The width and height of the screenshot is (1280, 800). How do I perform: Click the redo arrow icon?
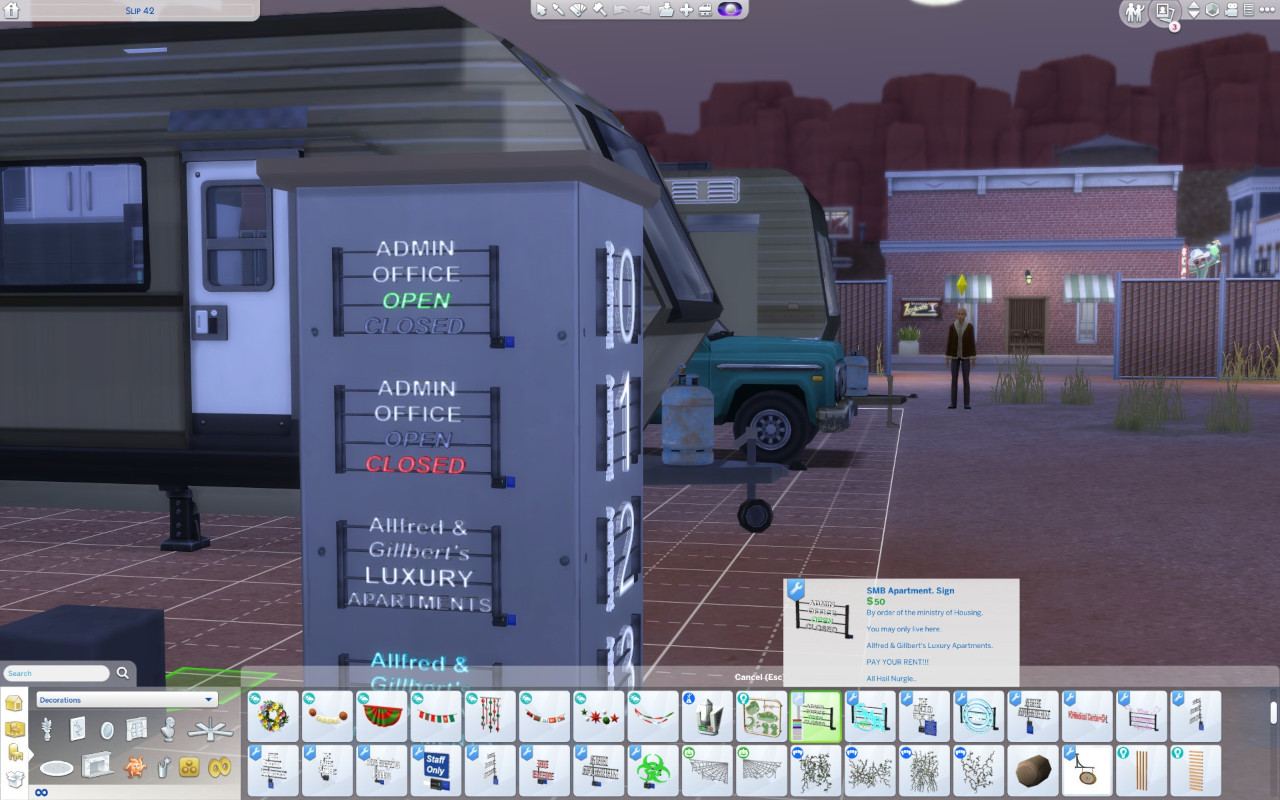coord(643,10)
